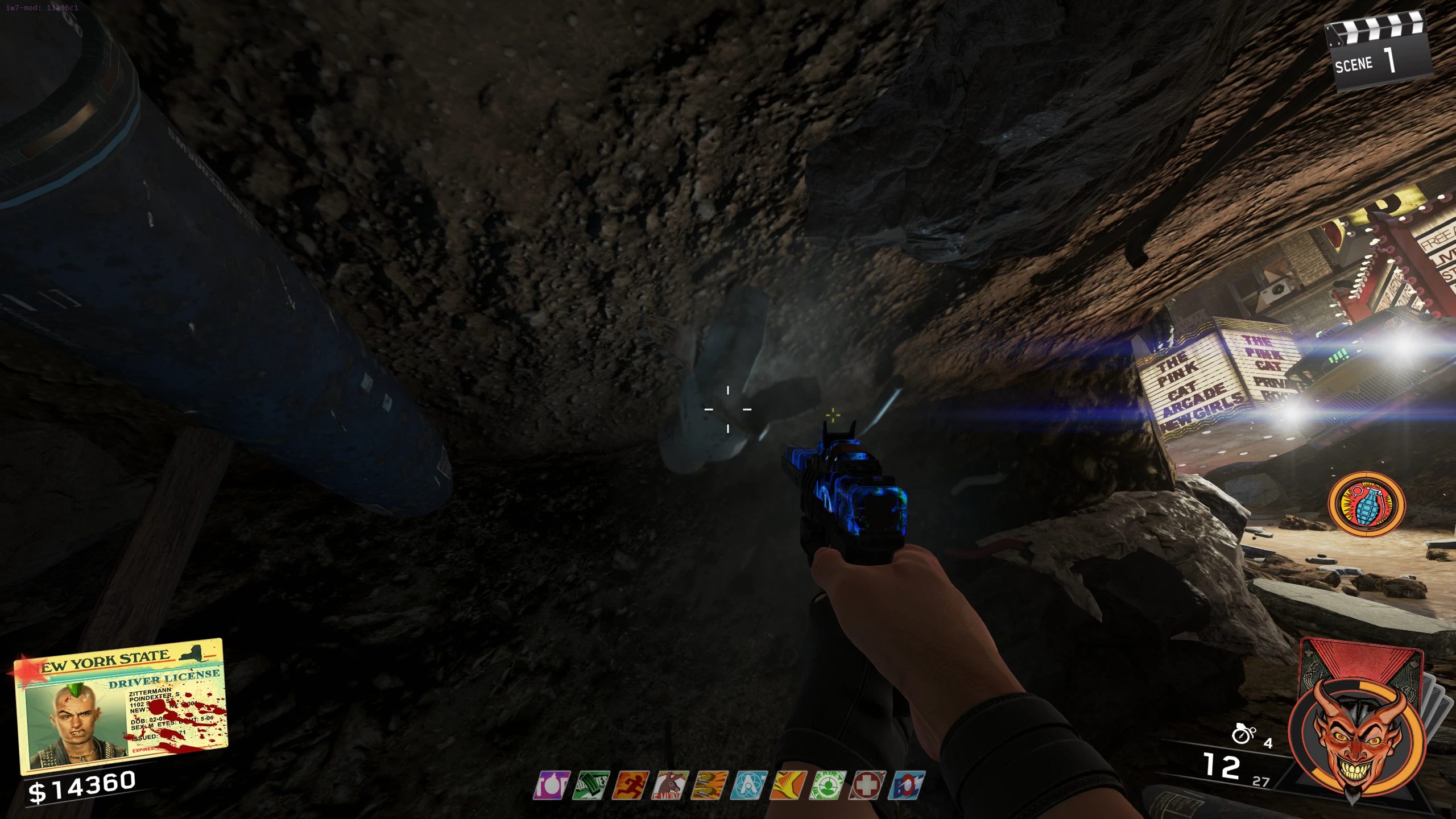The width and height of the screenshot is (1456, 819).
Task: Click the blue grenade icon in orange ring
Action: point(1366,504)
